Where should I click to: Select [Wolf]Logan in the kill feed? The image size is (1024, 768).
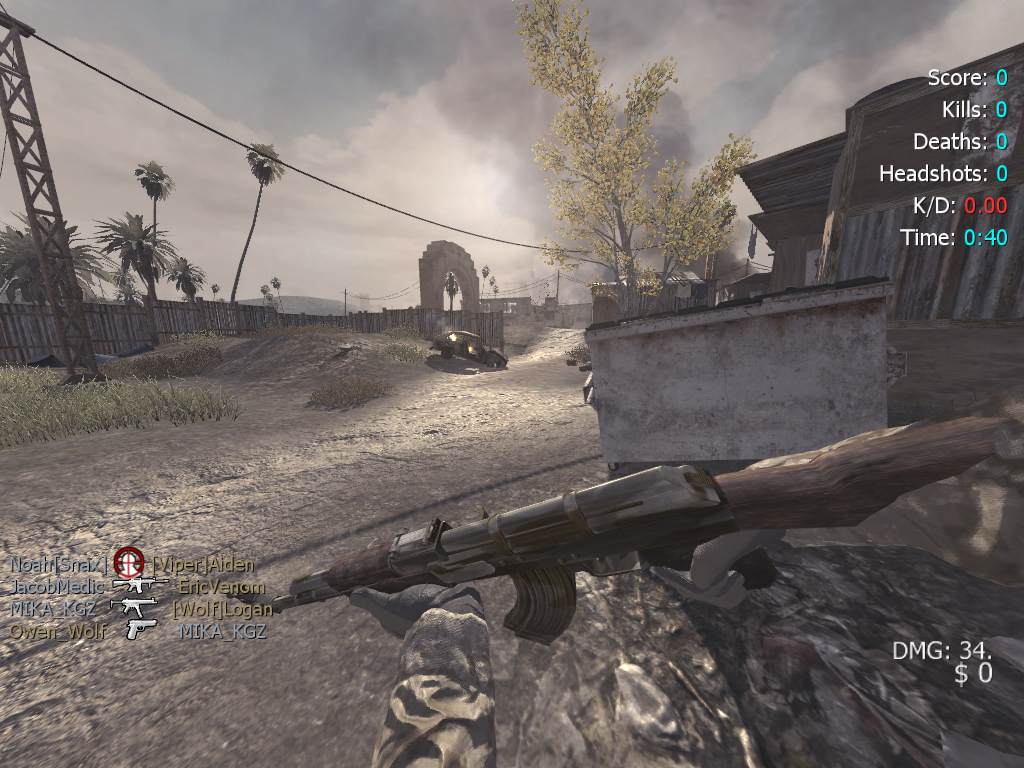[222, 608]
